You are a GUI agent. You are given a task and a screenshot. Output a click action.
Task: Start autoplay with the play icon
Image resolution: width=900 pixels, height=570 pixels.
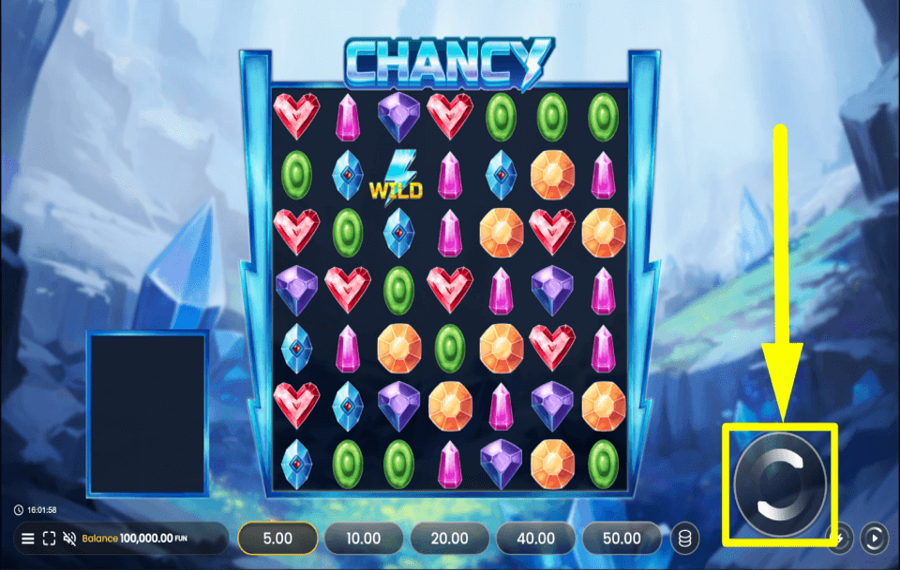(873, 537)
